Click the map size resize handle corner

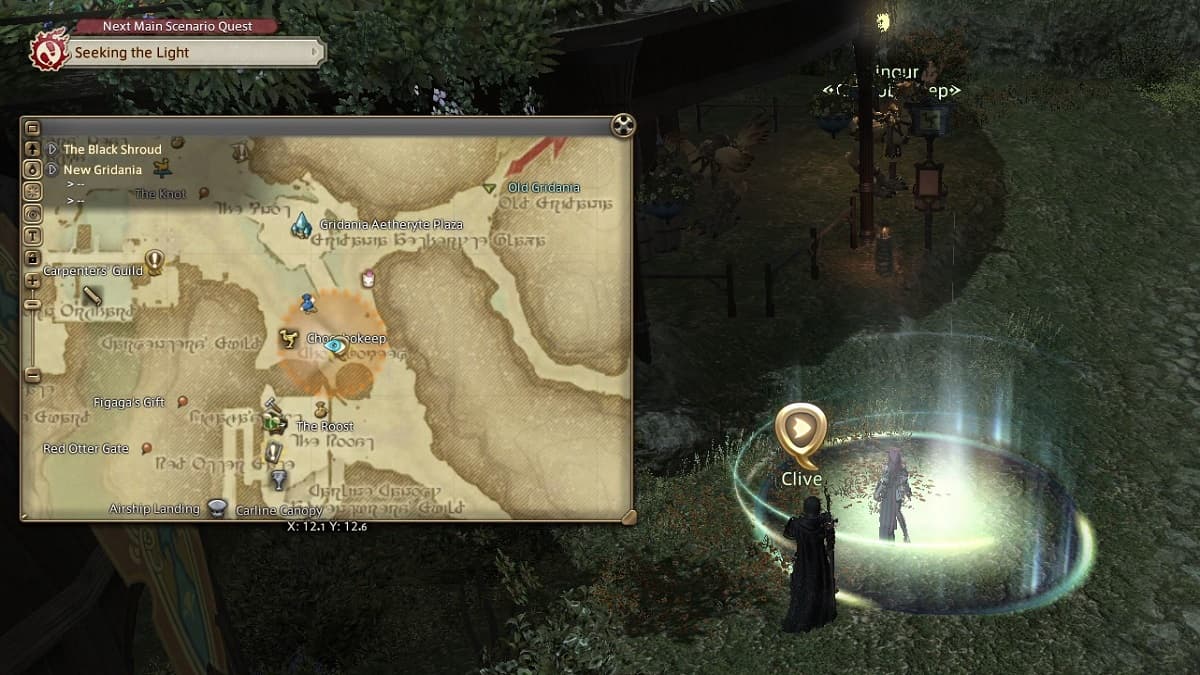pos(627,516)
